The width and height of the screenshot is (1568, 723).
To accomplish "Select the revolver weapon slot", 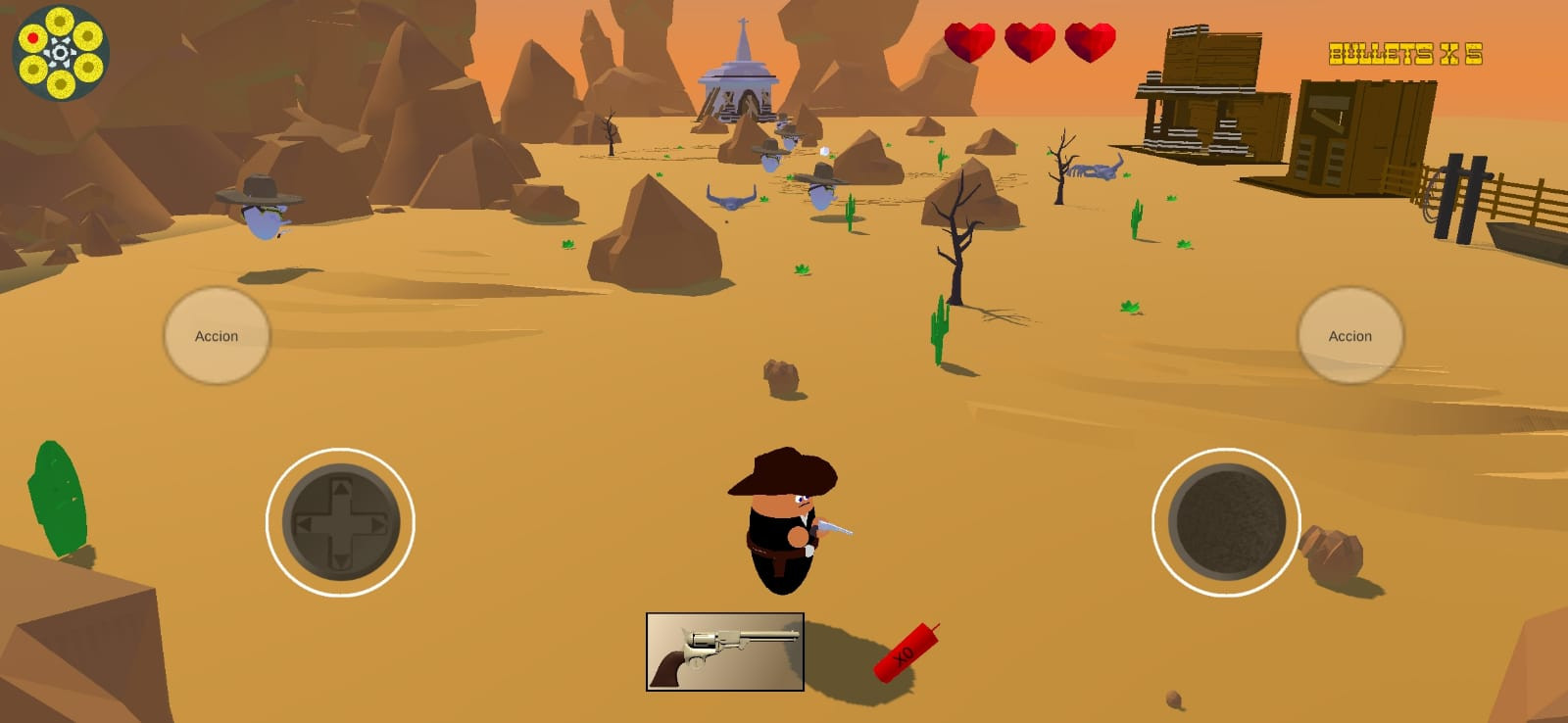I will tap(725, 651).
